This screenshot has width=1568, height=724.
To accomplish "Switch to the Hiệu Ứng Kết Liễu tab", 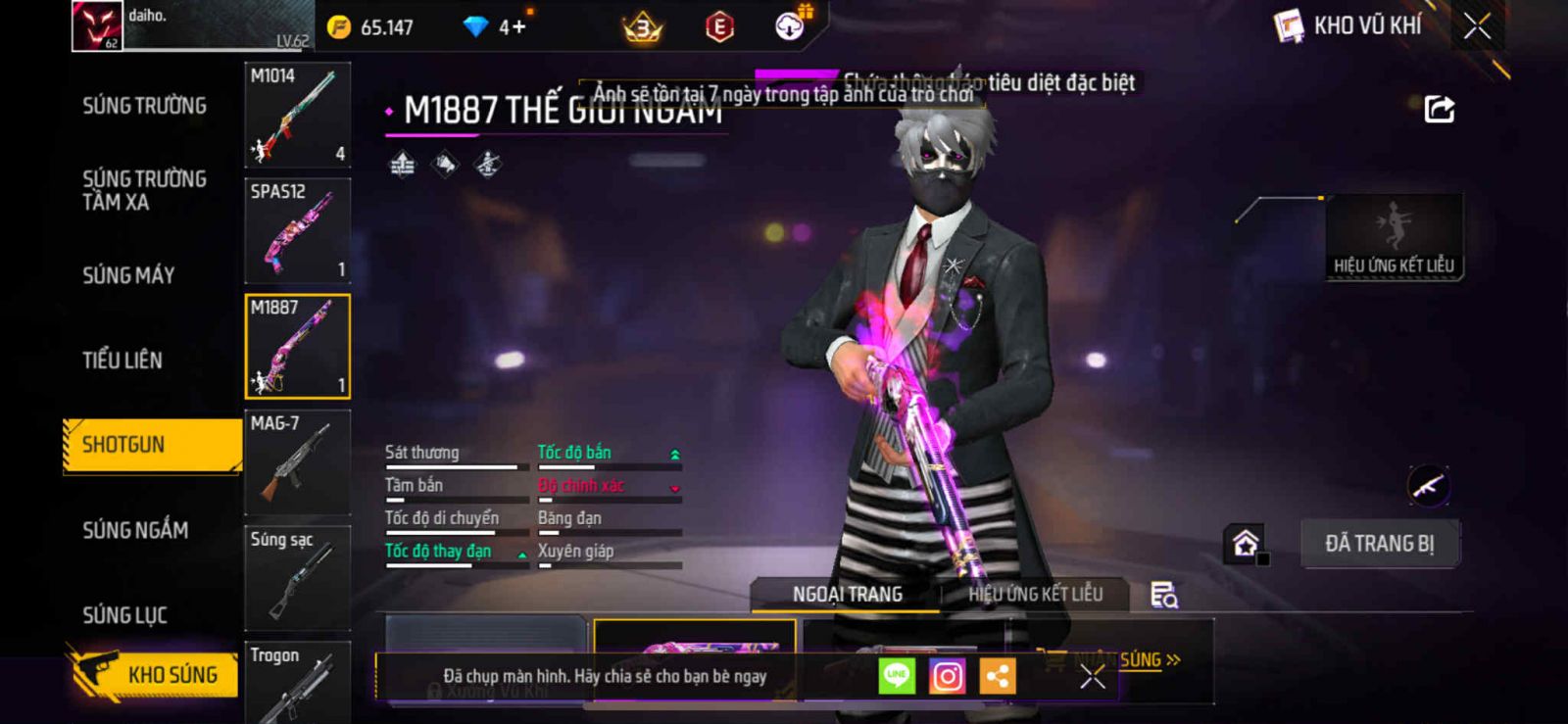I will [x=1035, y=595].
